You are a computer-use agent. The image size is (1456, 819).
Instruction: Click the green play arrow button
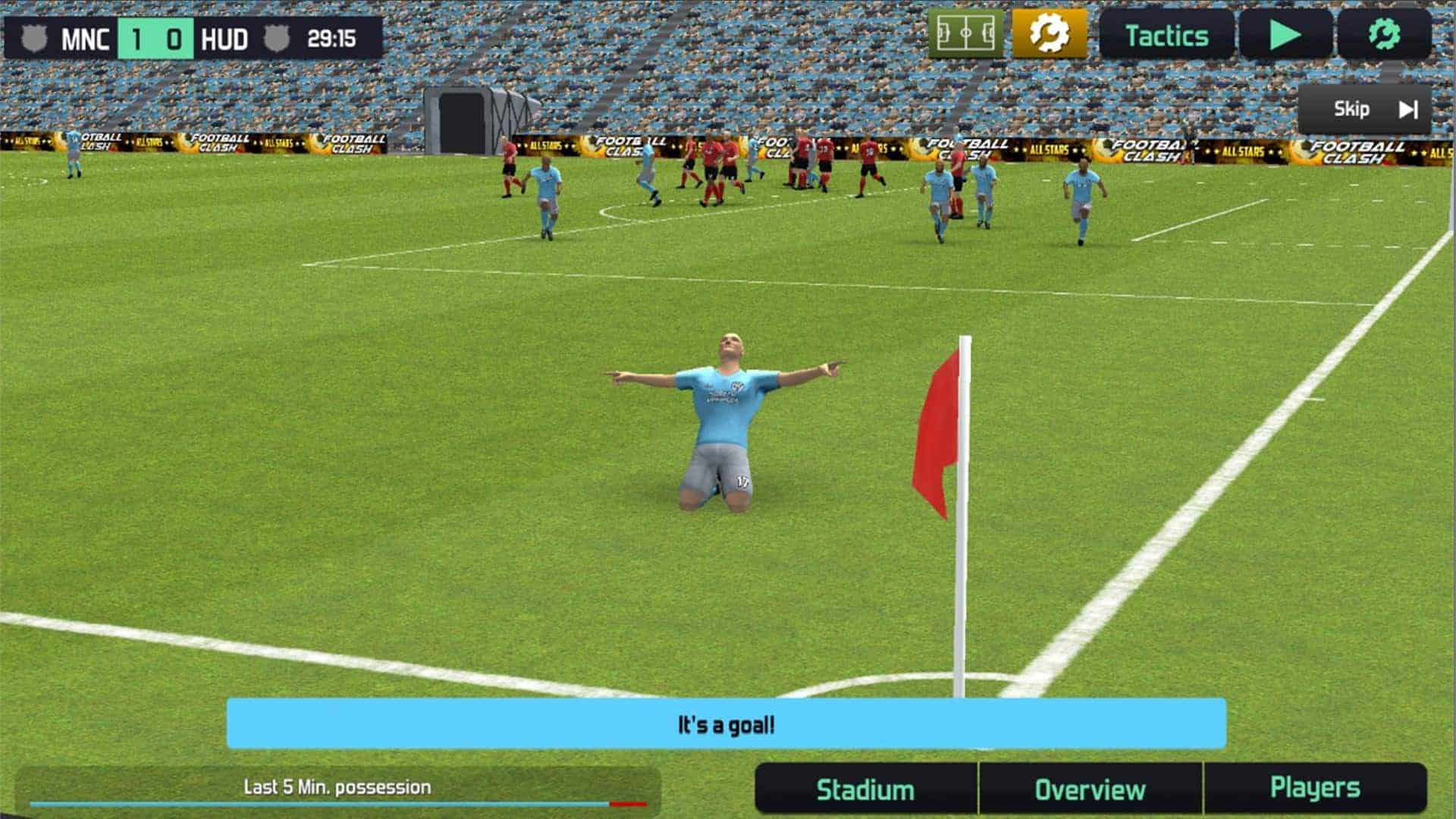(1285, 35)
